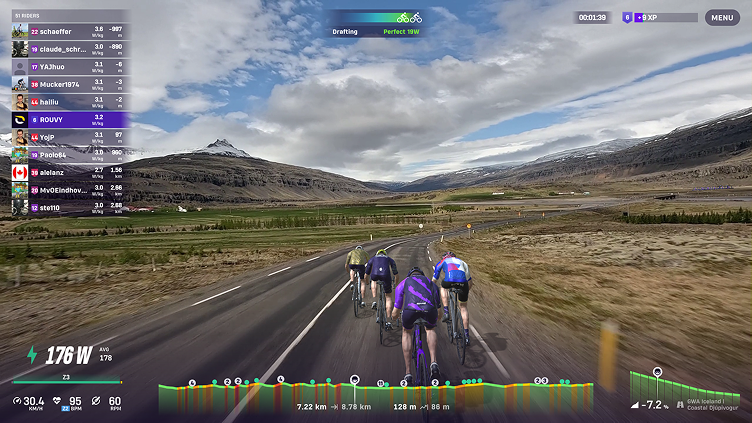
Task: Click the 51 RIDERS list header
Action: click(x=28, y=16)
